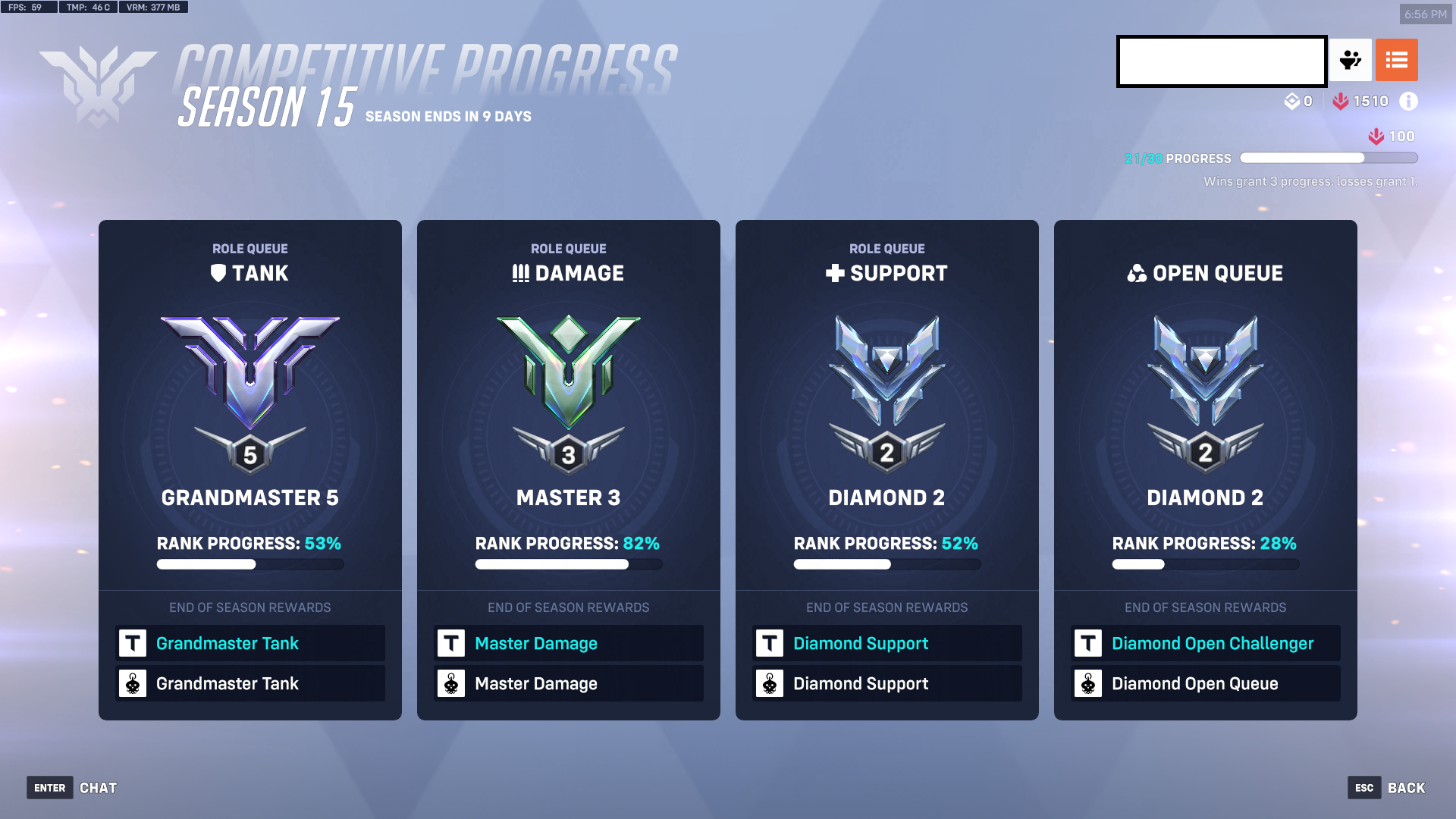Click the blacked-out player name field
This screenshot has width=1456, height=819.
click(1221, 61)
